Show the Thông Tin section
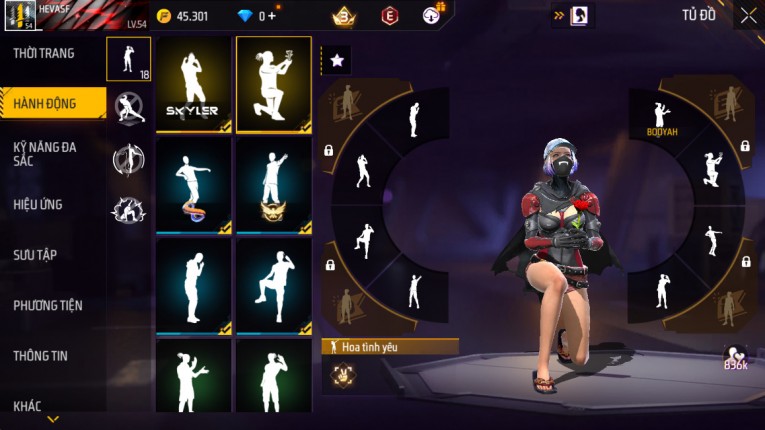 (x=41, y=355)
